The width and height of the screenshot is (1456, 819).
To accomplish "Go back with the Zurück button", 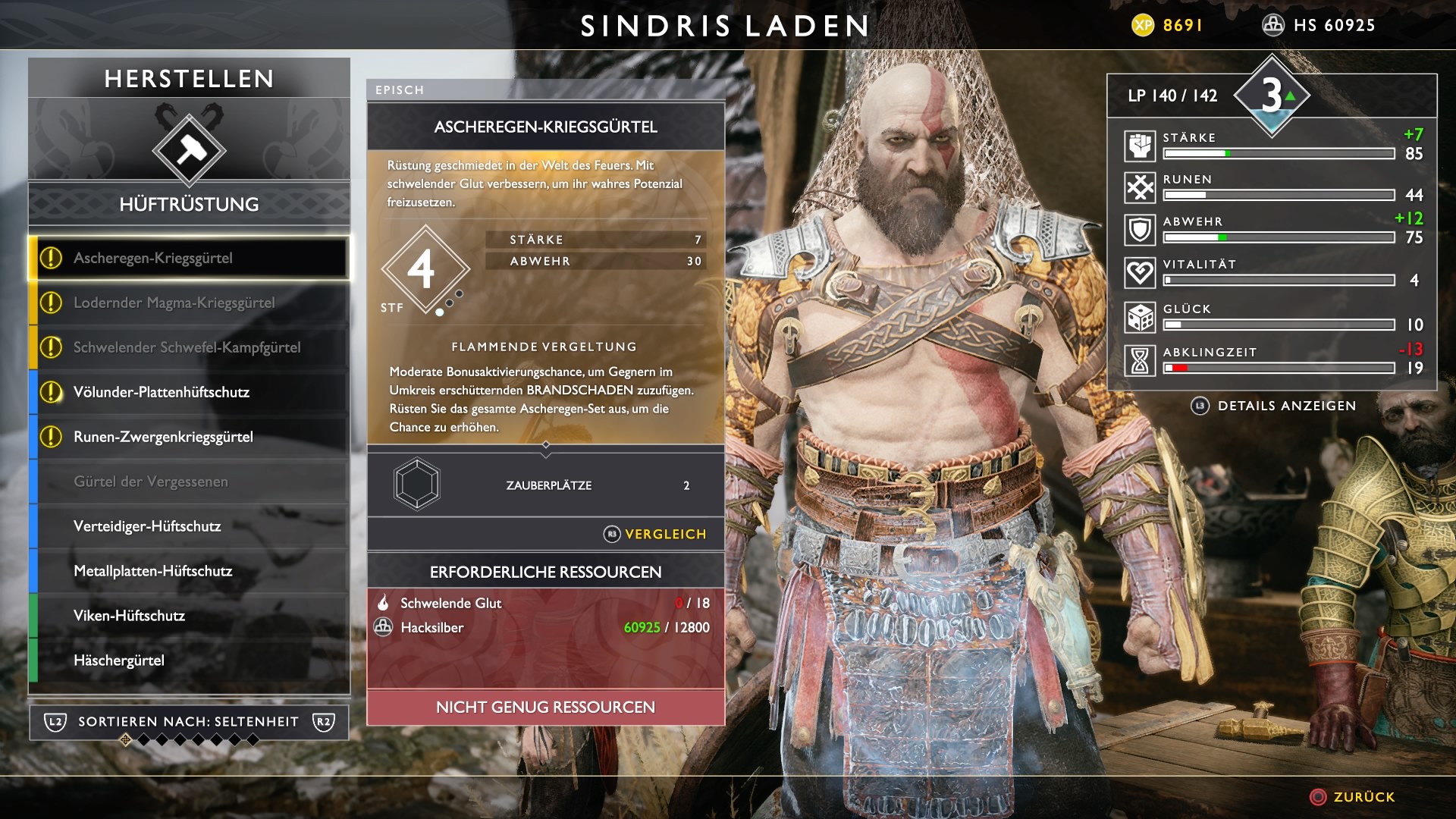I will (1353, 797).
